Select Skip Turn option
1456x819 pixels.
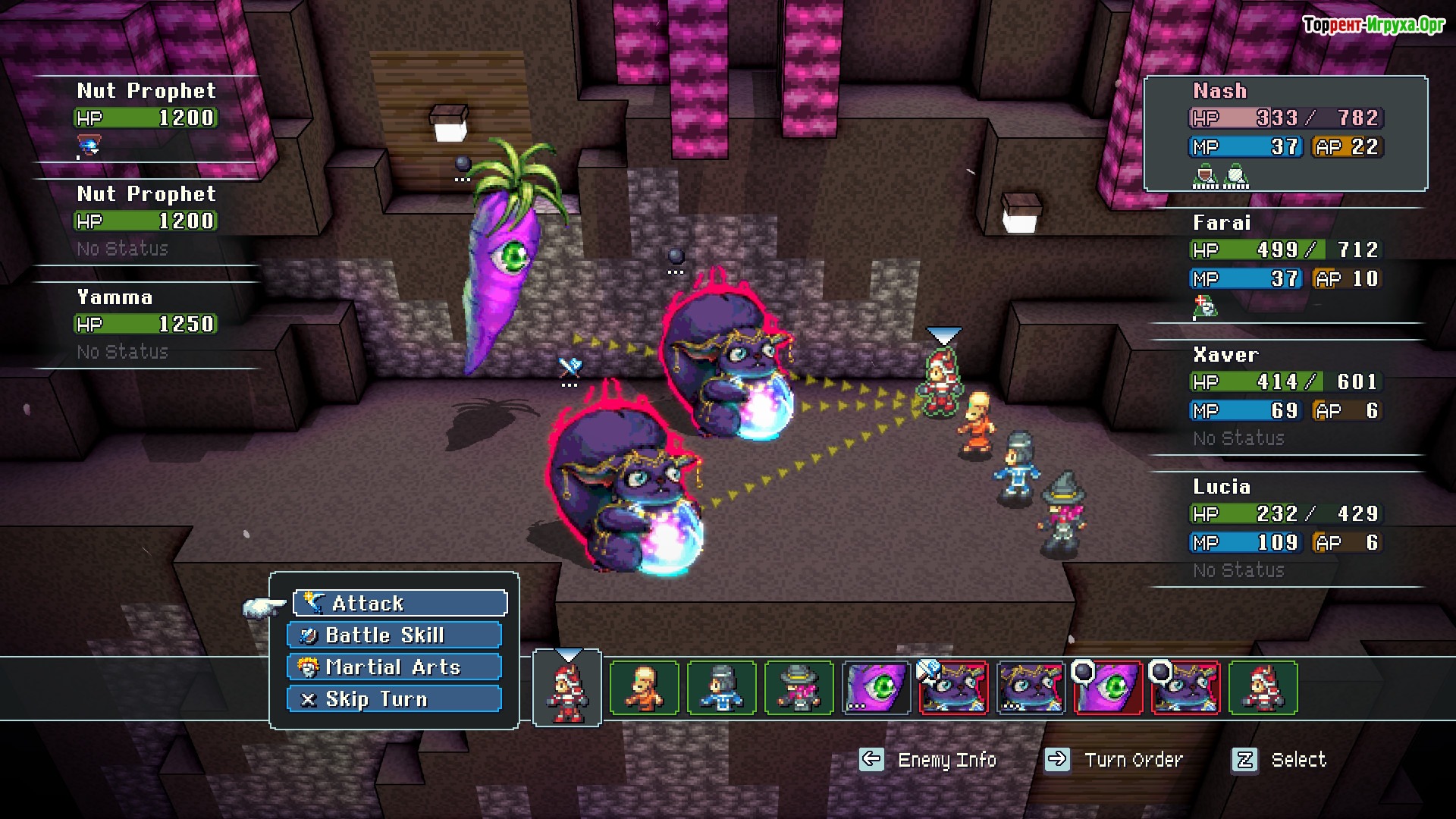(x=394, y=699)
